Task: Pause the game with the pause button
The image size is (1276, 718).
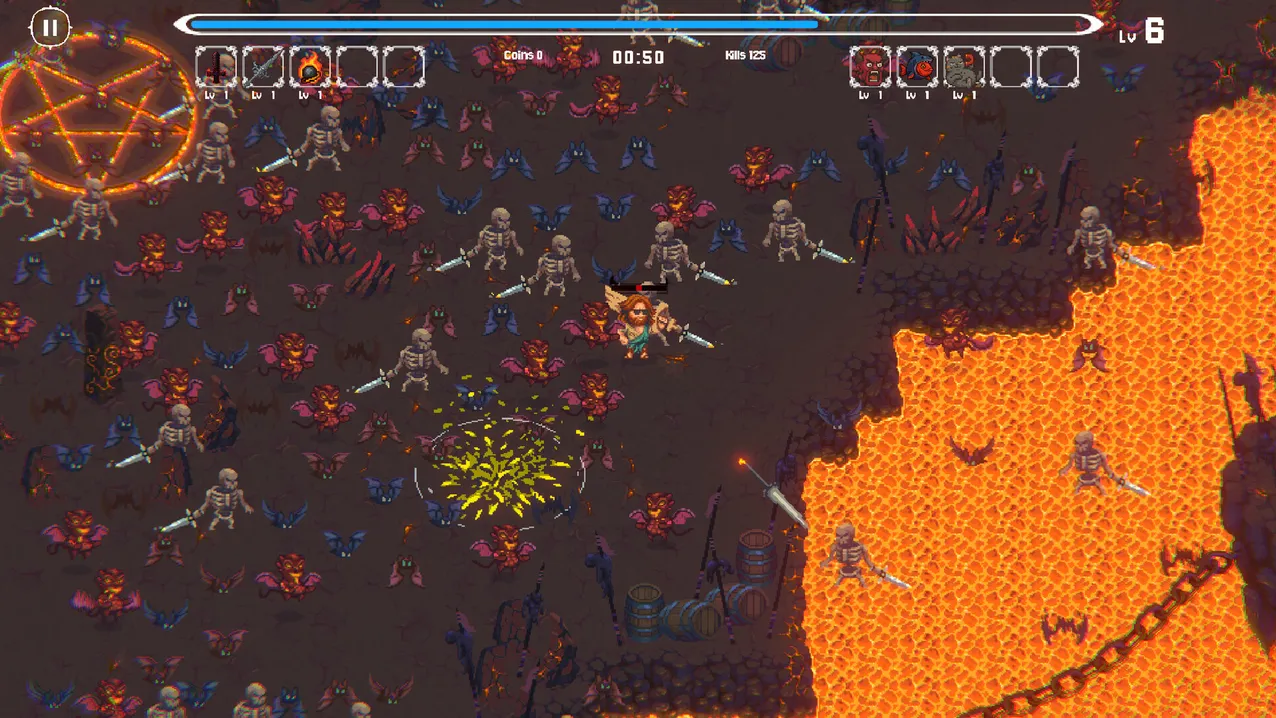Action: point(50,28)
